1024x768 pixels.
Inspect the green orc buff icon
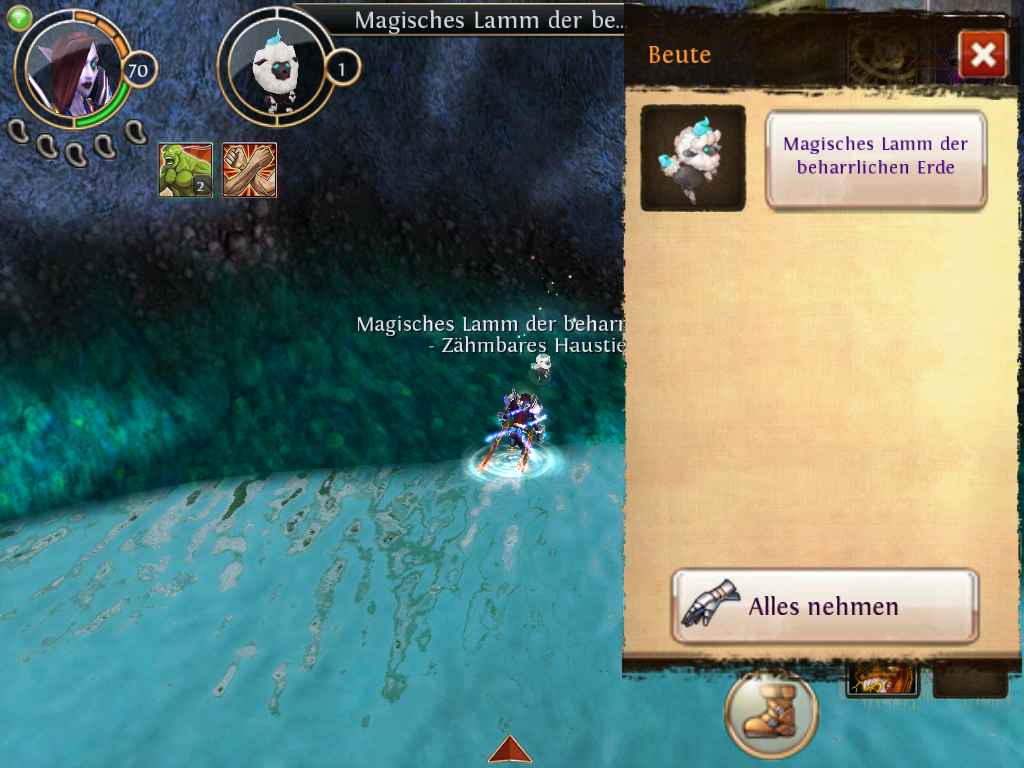(x=186, y=170)
